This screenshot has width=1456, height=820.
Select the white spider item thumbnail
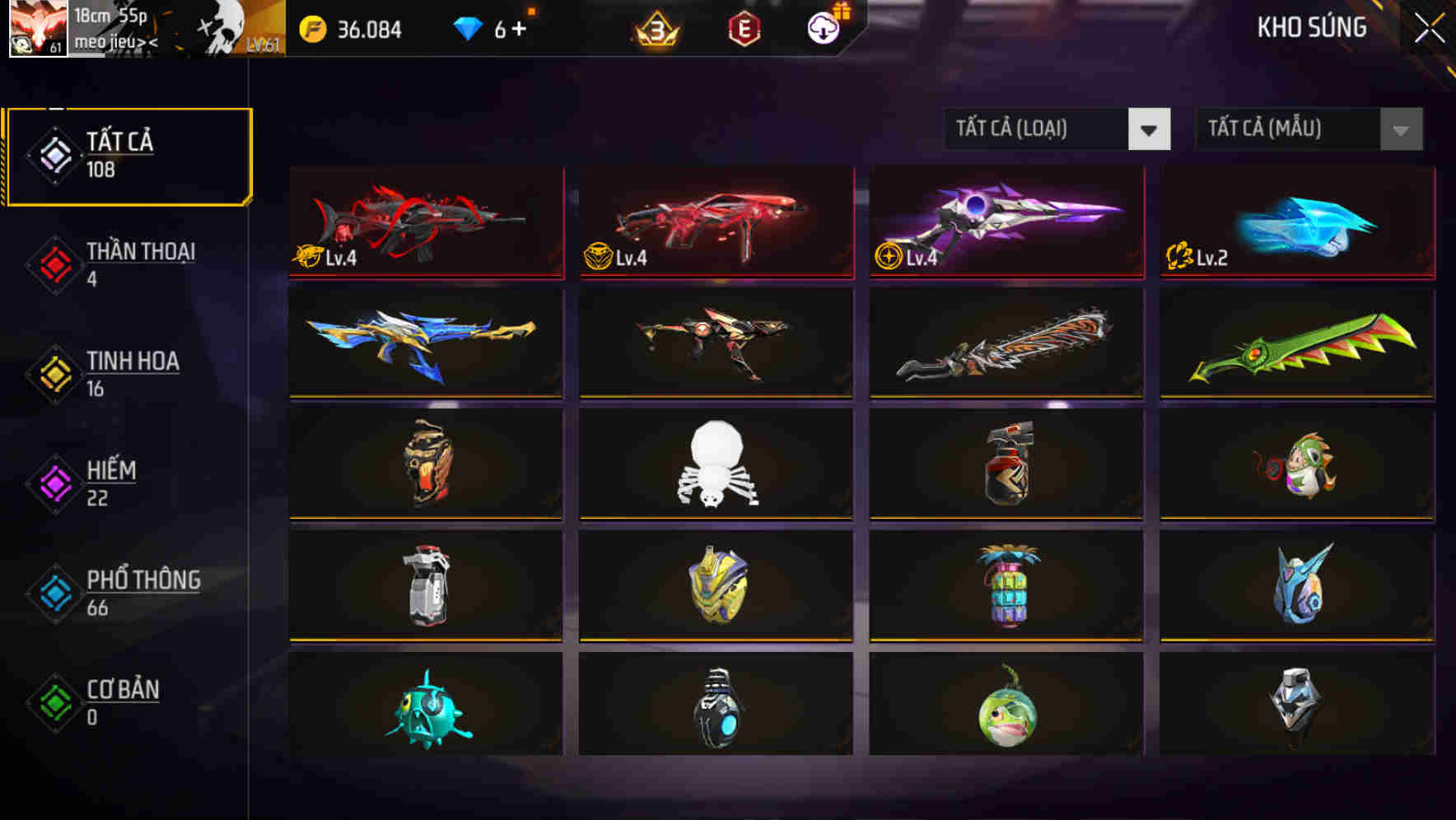[x=715, y=465]
